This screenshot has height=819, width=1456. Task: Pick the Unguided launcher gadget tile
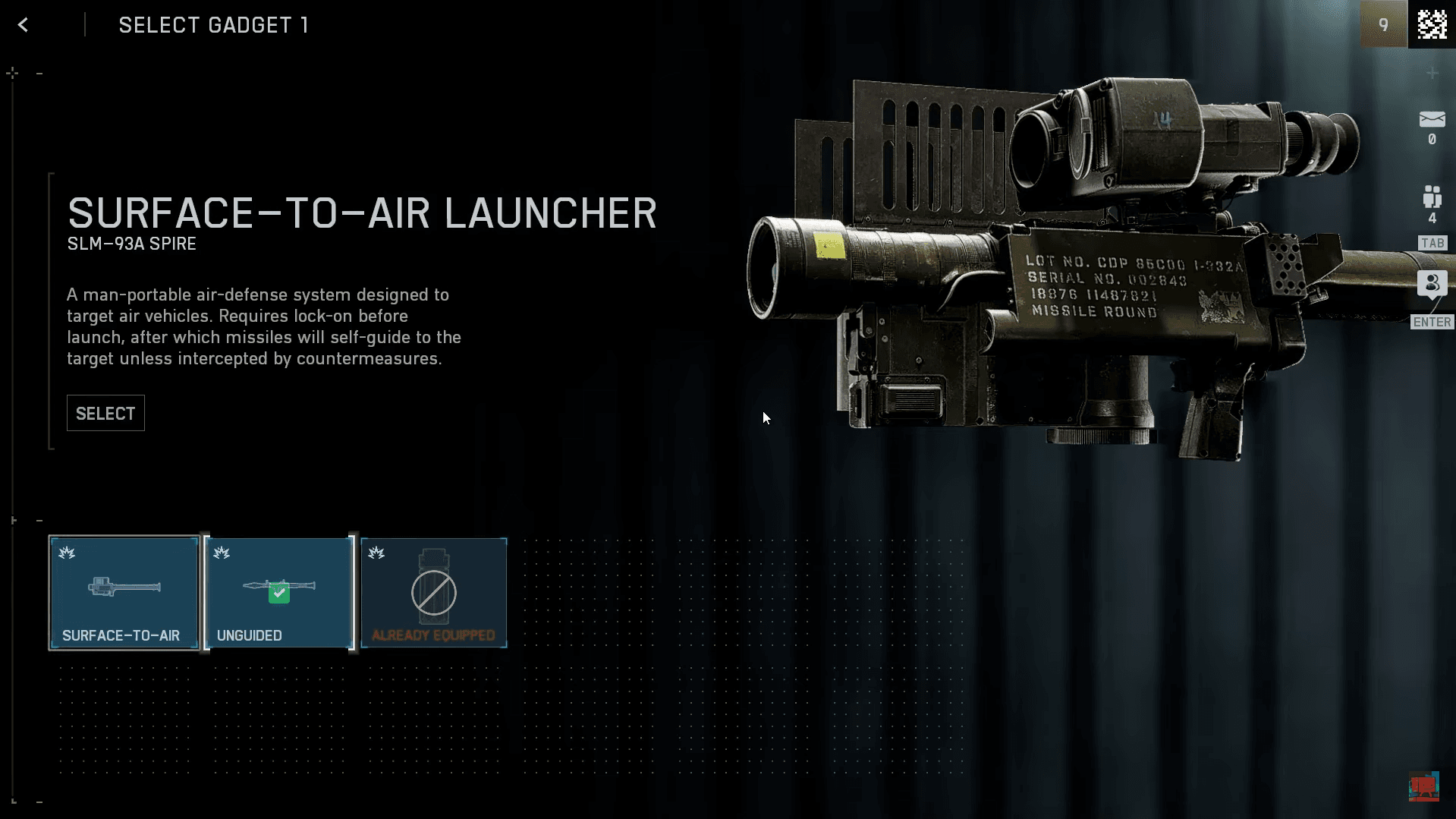[x=279, y=593]
